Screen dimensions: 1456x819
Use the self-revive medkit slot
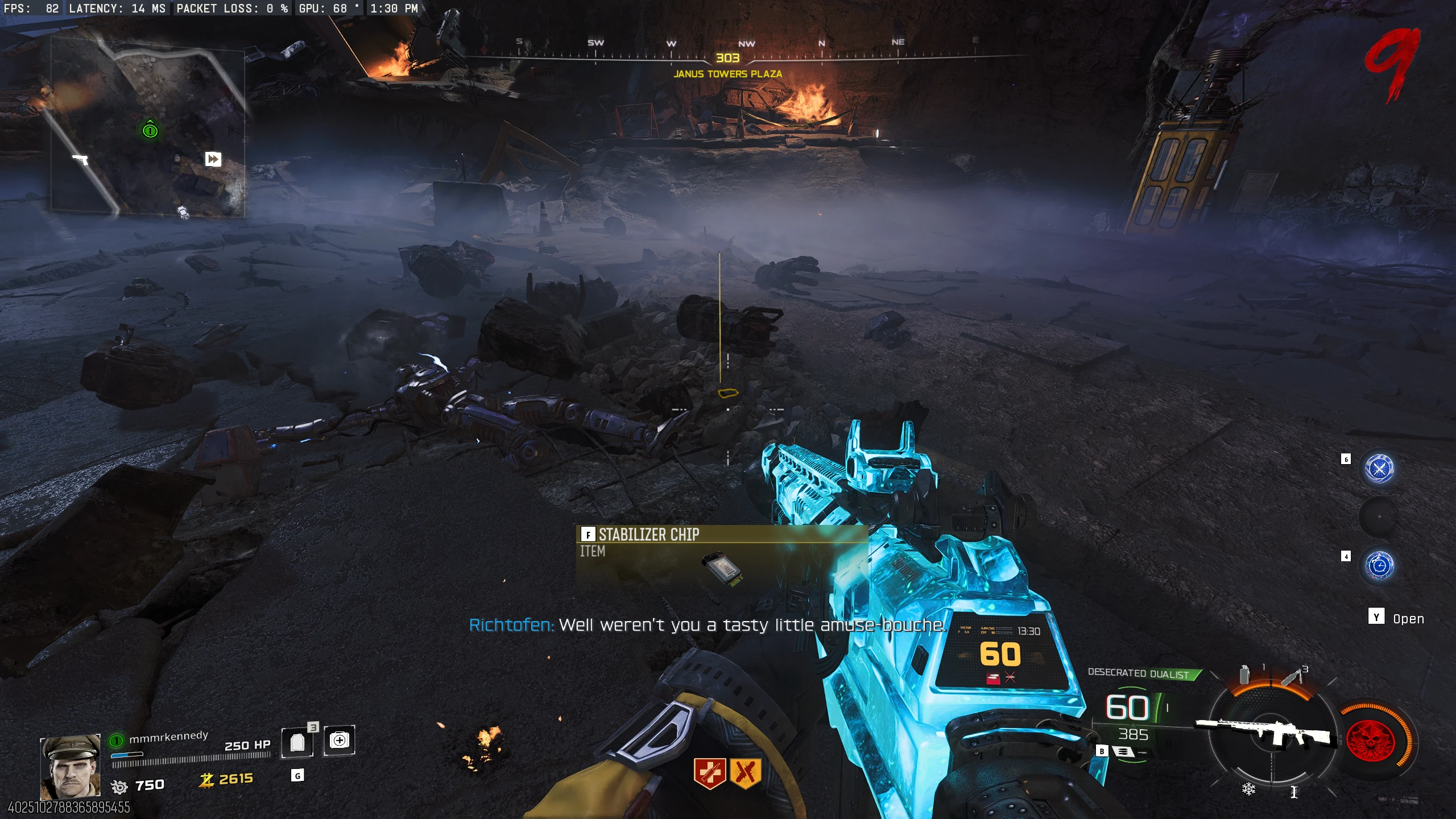[340, 741]
